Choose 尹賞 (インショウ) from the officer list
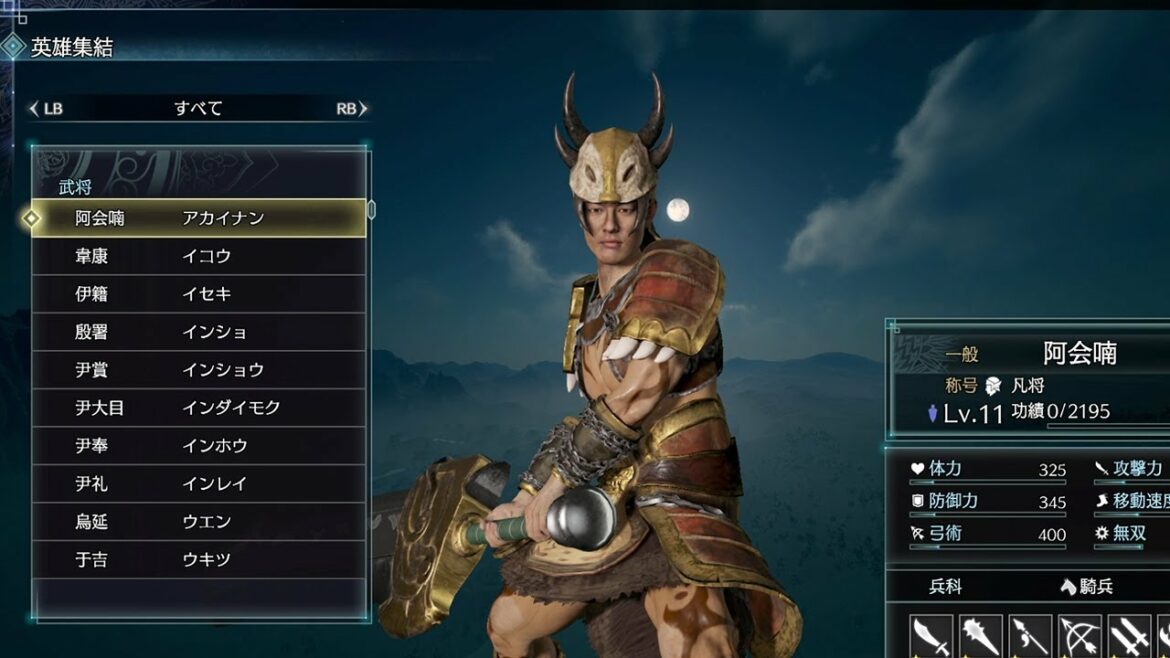Viewport: 1170px width, 658px height. (198, 370)
